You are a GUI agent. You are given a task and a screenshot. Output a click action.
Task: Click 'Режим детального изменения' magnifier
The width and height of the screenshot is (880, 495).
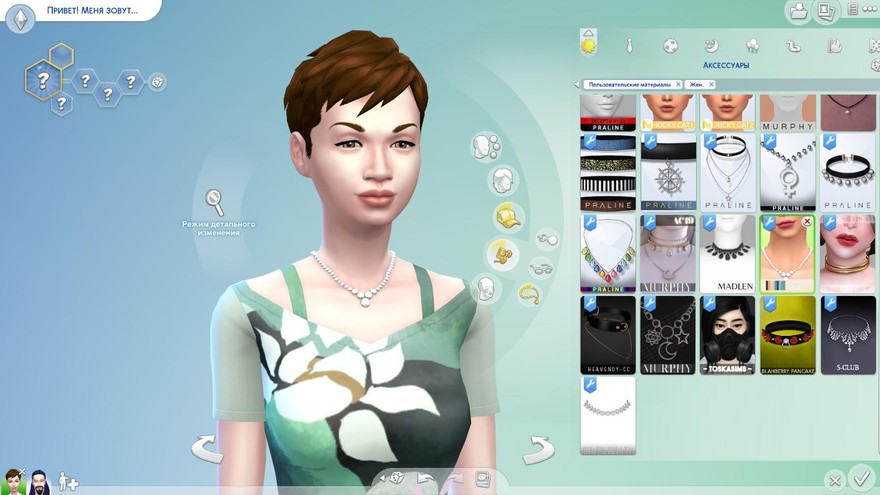(215, 201)
